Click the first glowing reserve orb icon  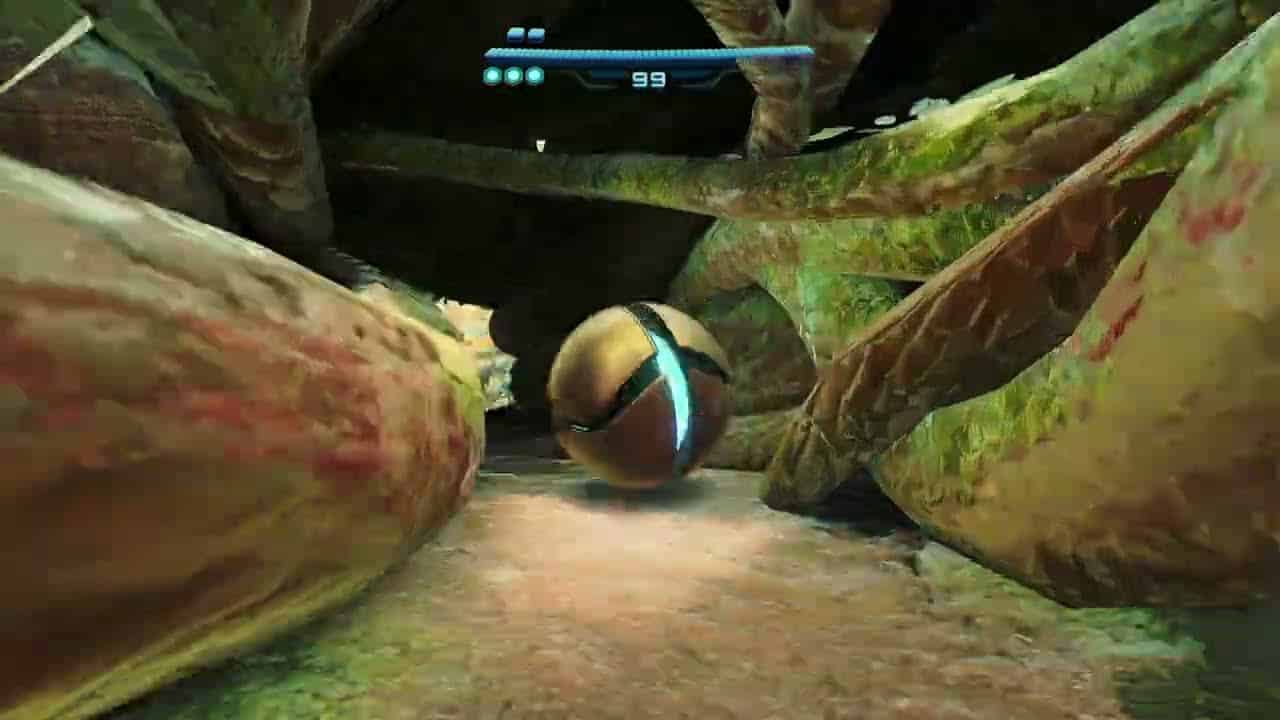(492, 74)
